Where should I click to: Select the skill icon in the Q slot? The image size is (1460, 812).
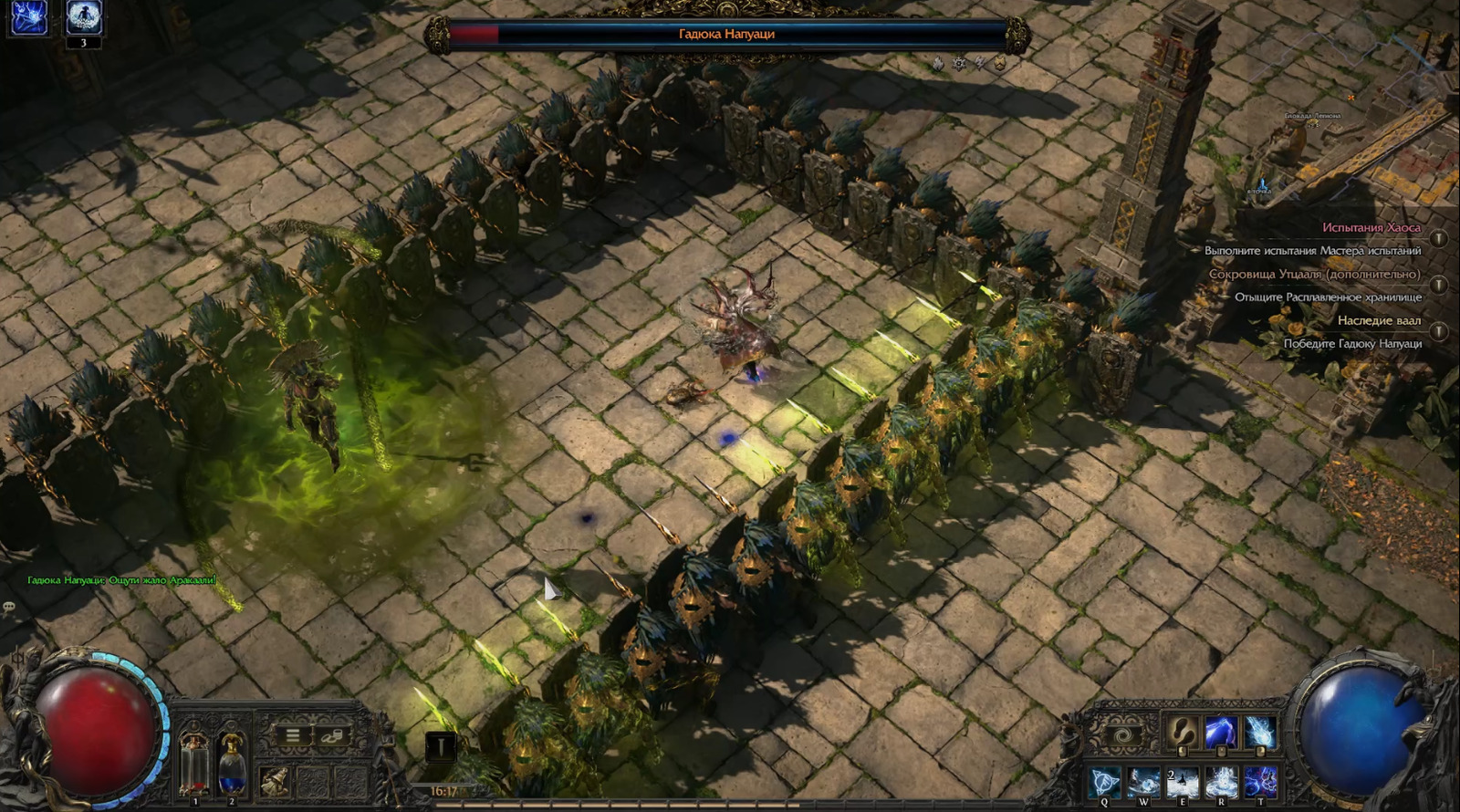[x=1104, y=780]
